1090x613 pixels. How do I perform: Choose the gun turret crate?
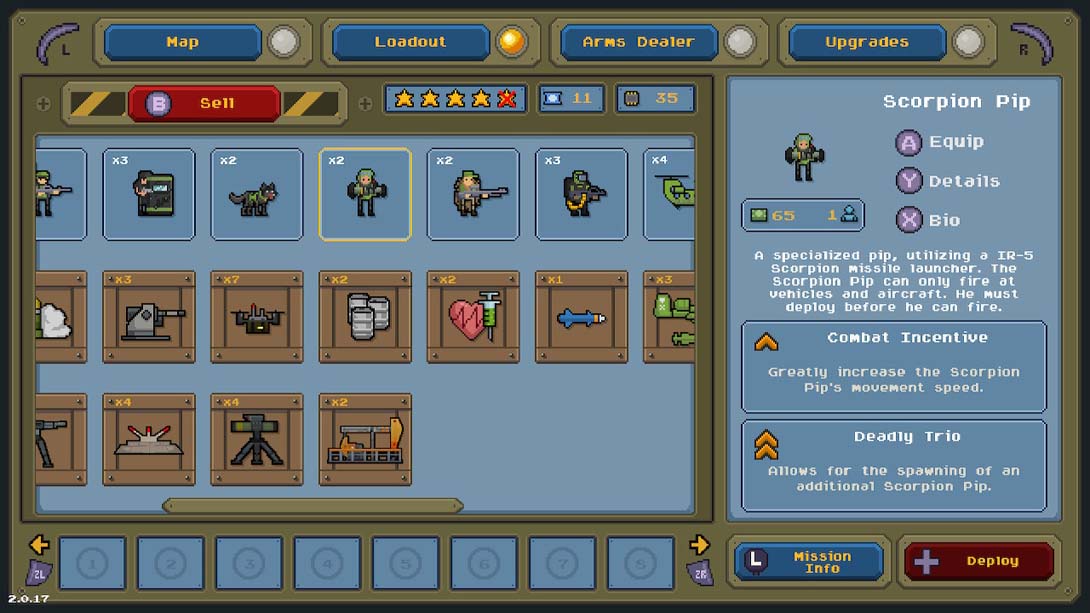[149, 317]
